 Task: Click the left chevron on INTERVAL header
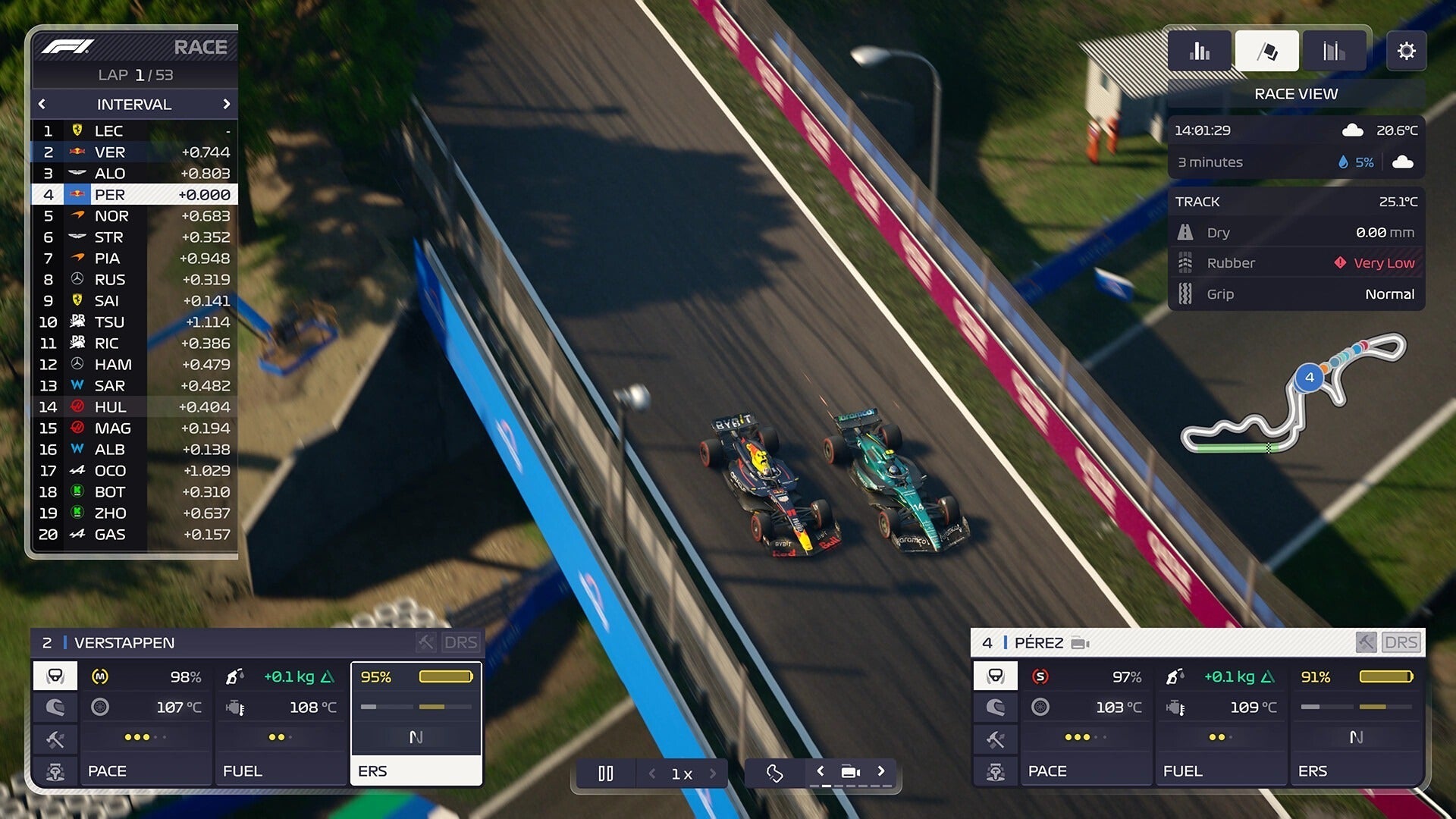[x=41, y=104]
